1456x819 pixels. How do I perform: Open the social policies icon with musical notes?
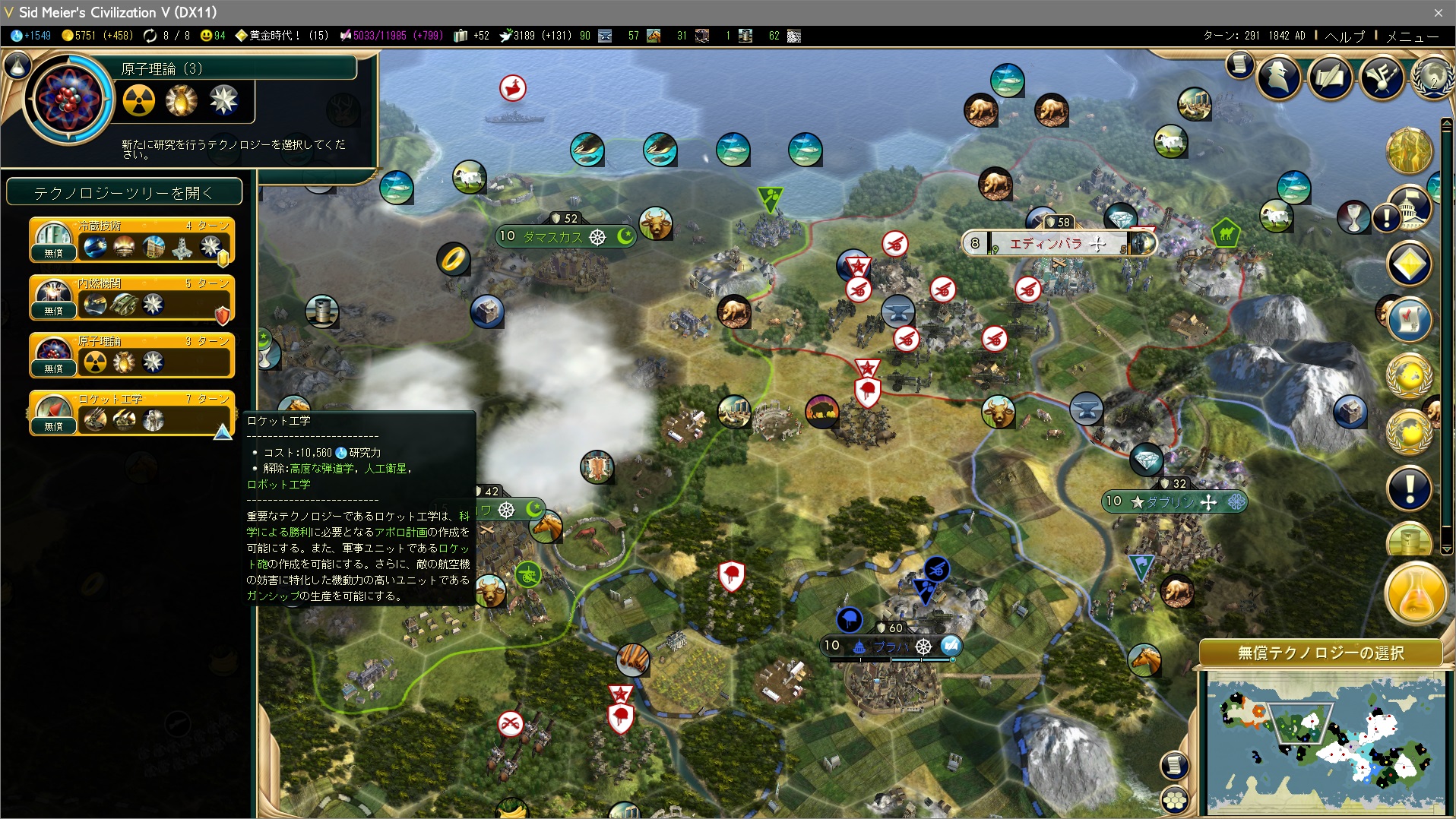[1381, 76]
